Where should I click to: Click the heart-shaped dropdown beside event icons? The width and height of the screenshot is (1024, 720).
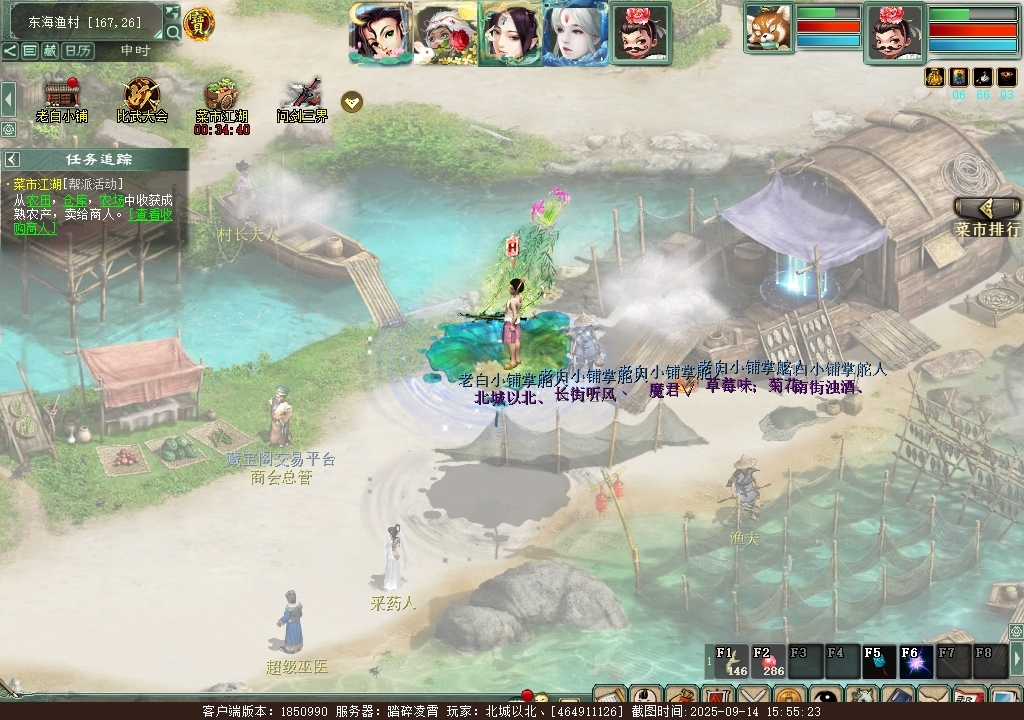[x=351, y=101]
